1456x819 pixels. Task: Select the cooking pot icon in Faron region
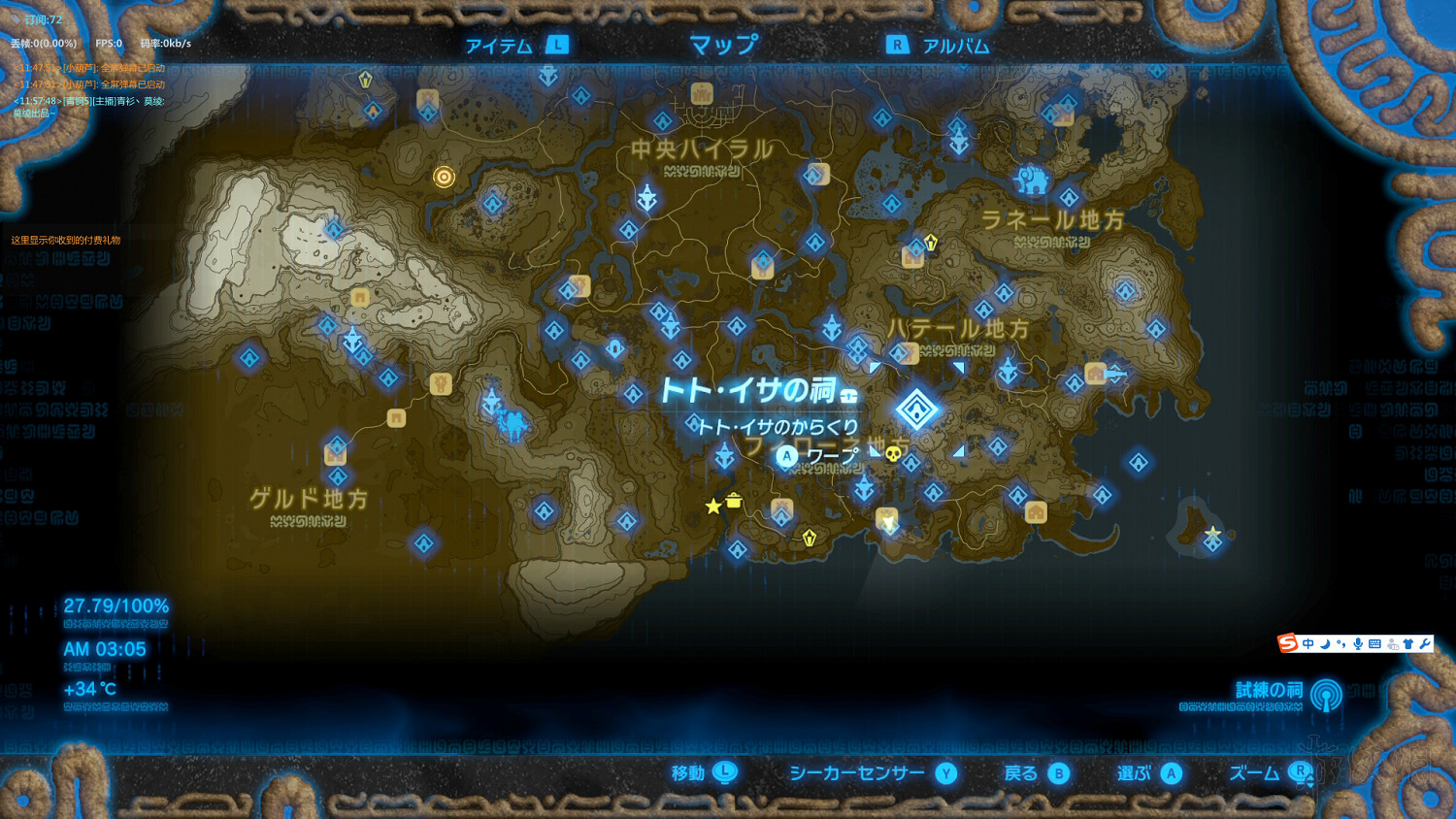click(734, 501)
